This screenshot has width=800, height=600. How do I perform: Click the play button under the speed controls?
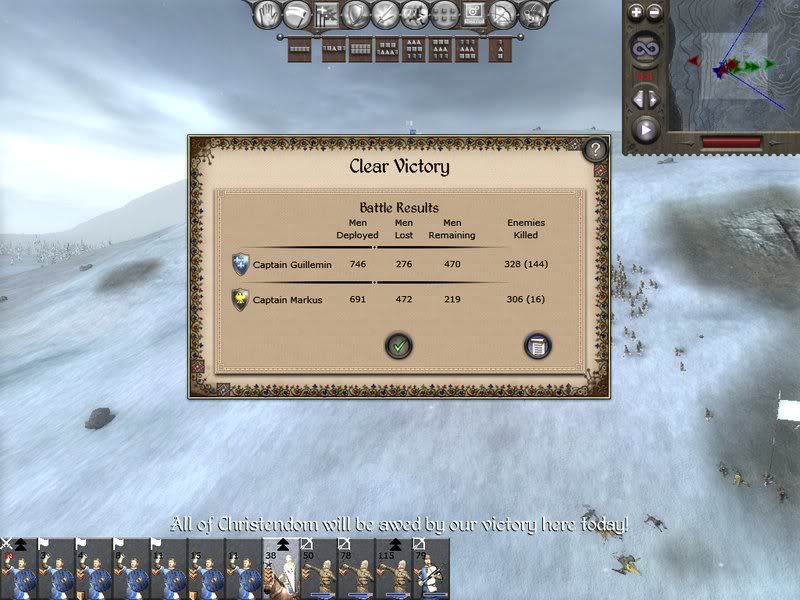point(645,128)
